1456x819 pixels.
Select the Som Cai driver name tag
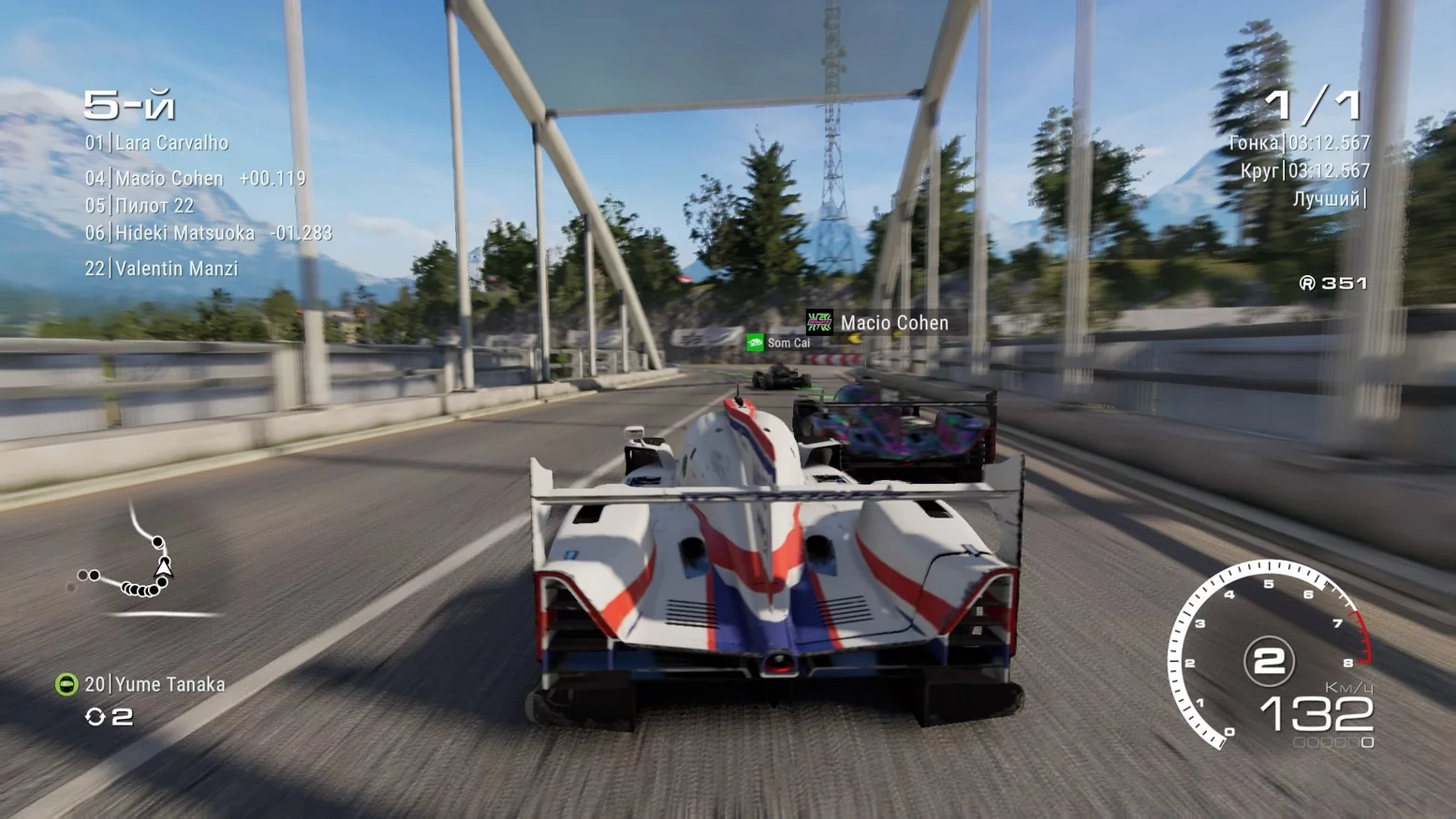click(x=779, y=344)
